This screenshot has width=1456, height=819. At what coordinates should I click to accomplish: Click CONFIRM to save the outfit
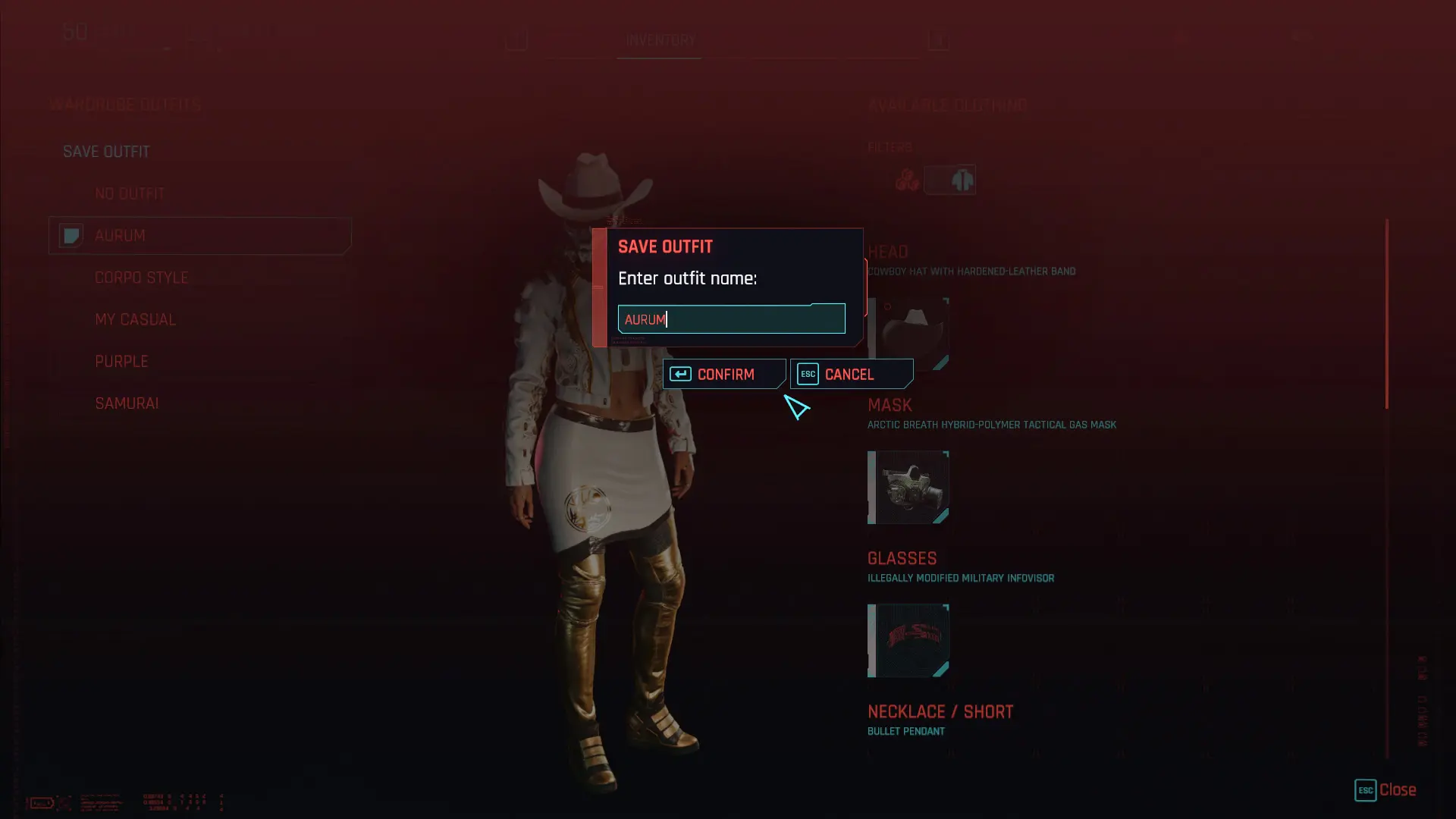tap(725, 374)
